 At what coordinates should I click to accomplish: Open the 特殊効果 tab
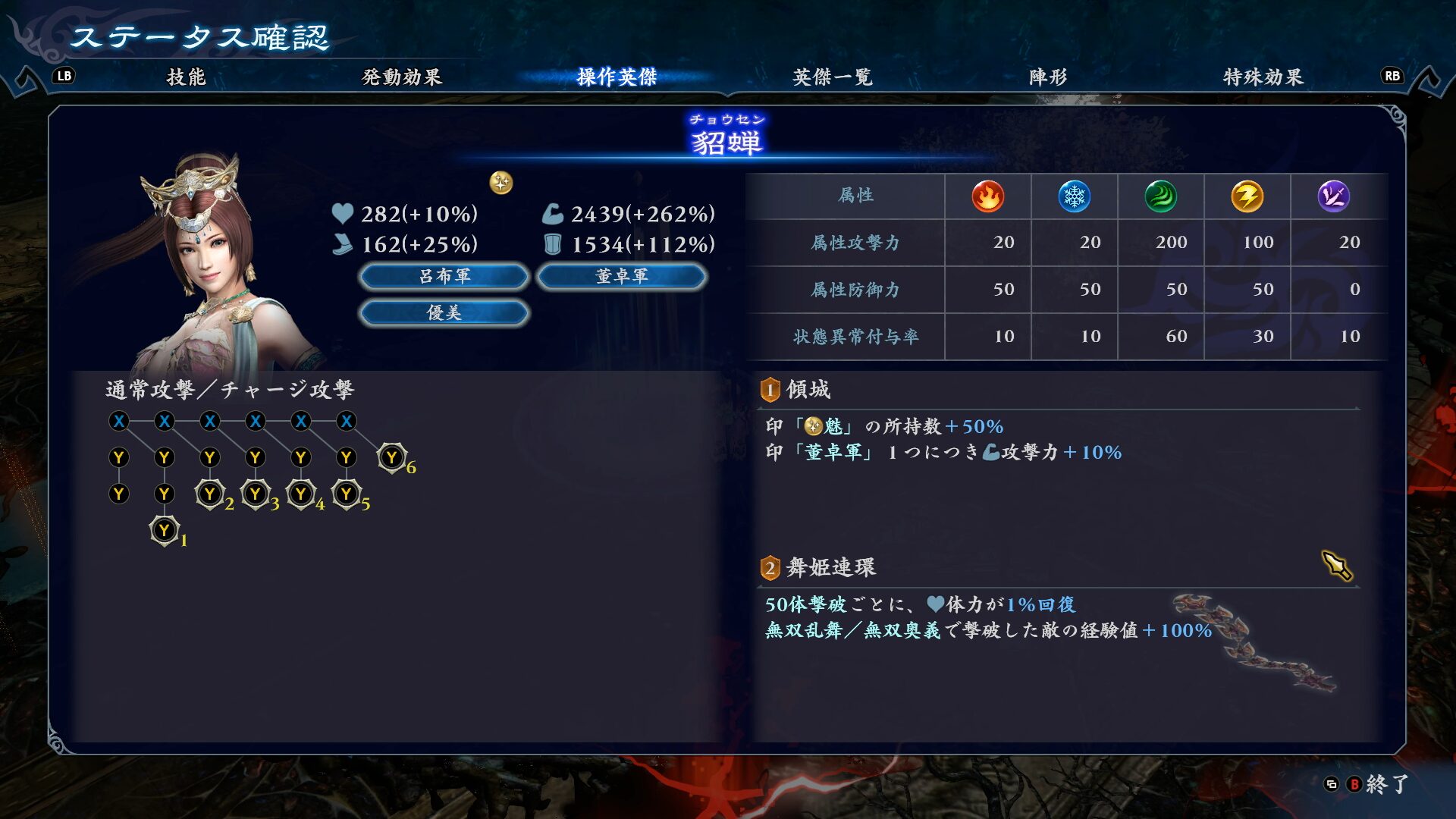(1263, 77)
